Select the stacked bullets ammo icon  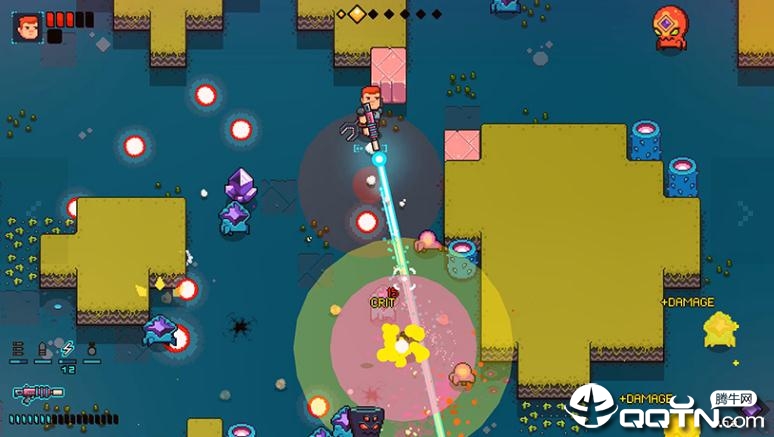pos(19,350)
